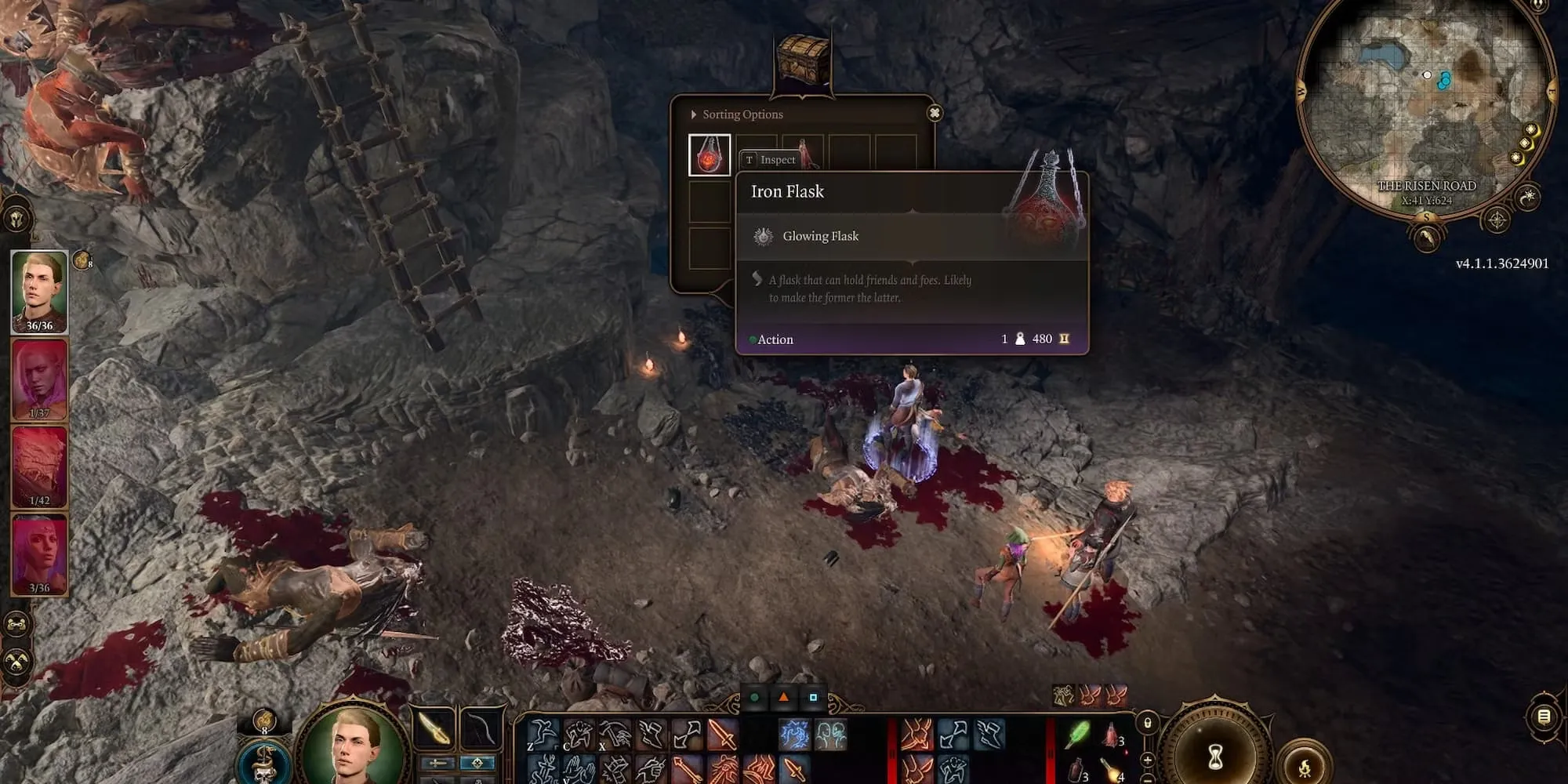Select the party member with 3/36 health
The width and height of the screenshot is (1568, 784).
tap(39, 554)
